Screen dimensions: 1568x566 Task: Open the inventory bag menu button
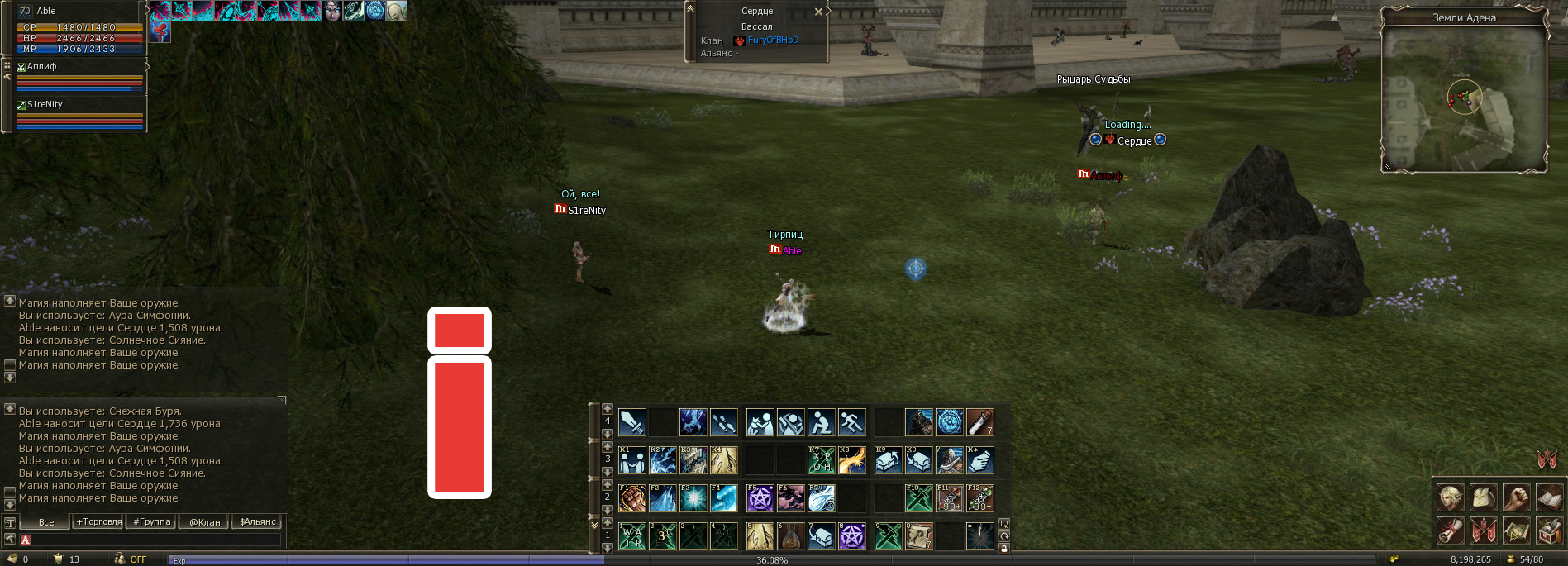(x=1484, y=497)
